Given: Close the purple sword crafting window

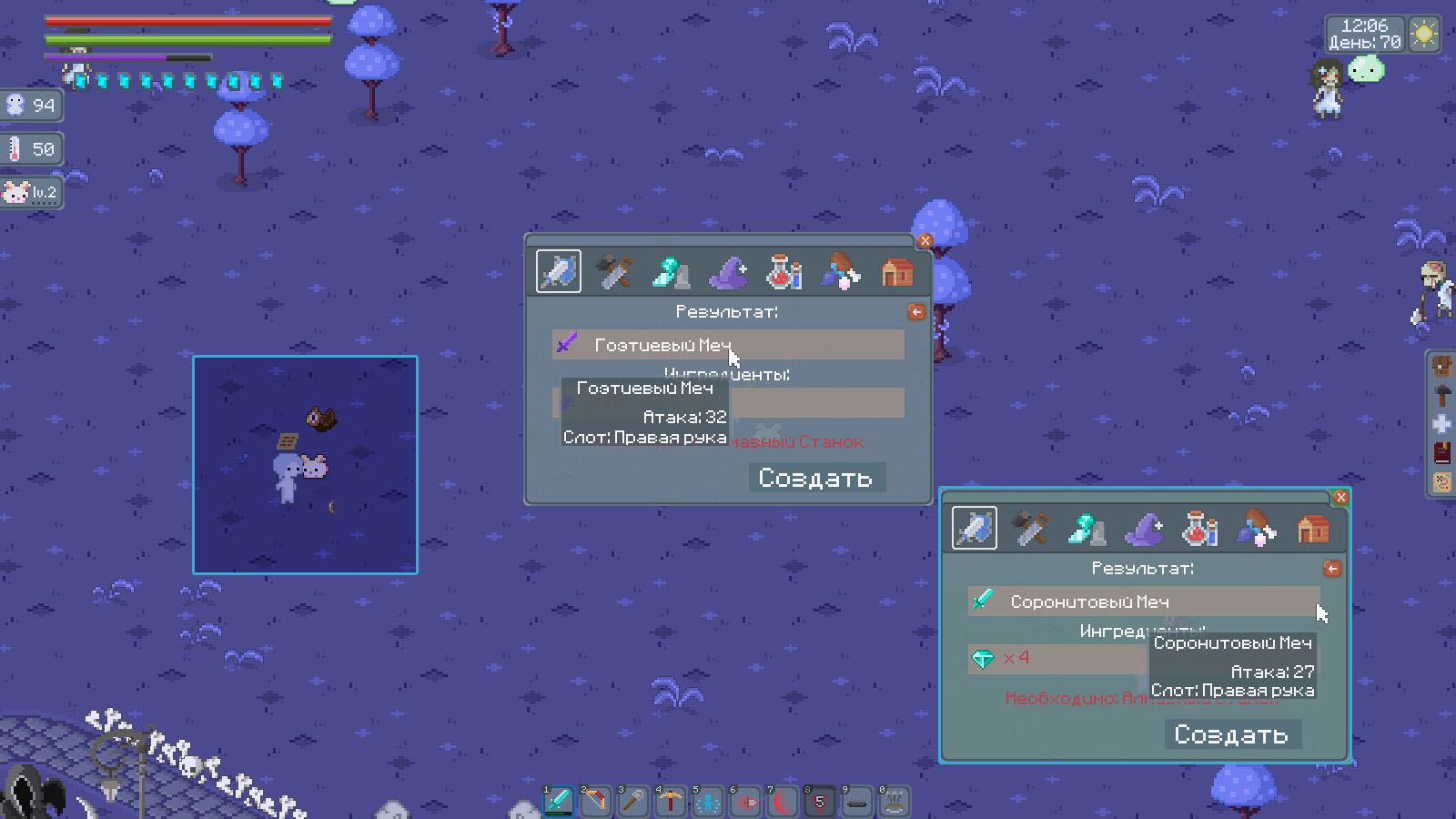Looking at the screenshot, I should click(x=925, y=241).
